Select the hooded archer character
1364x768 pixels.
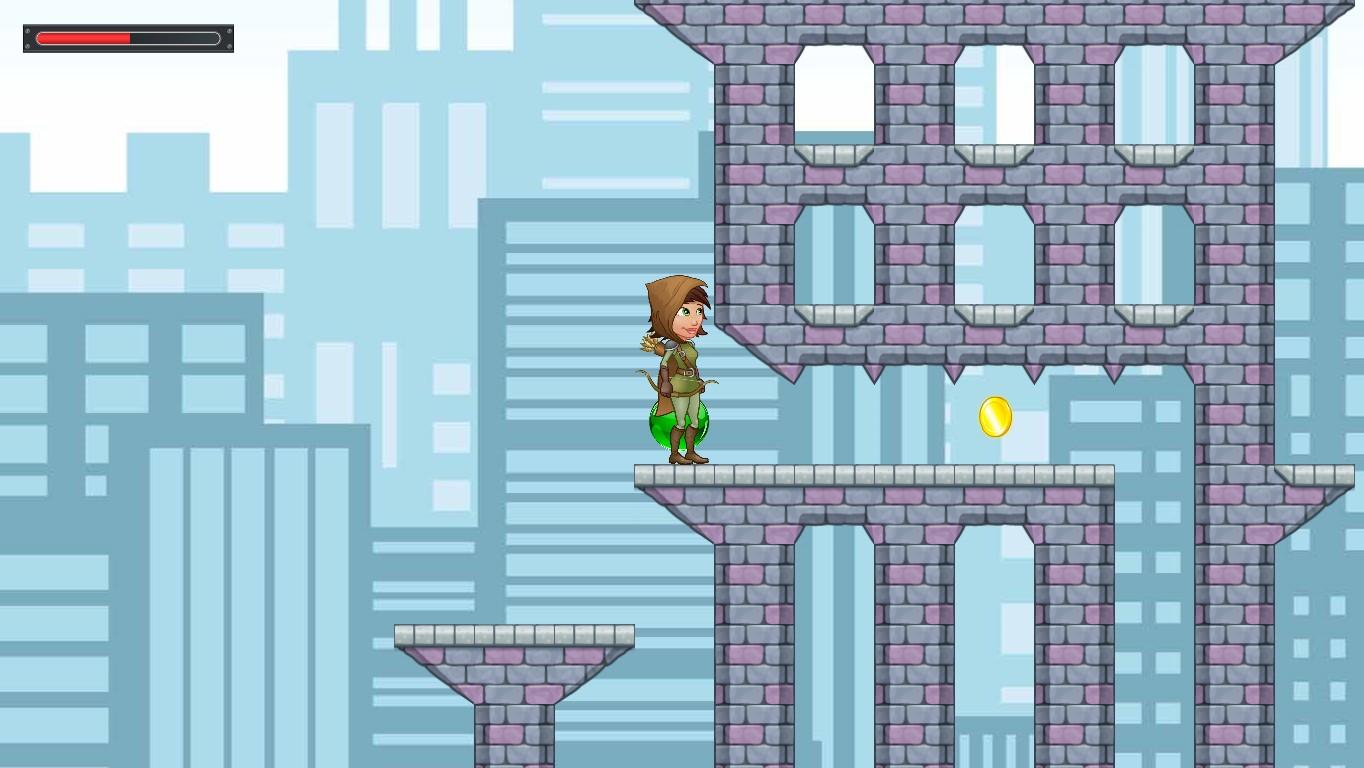(675, 360)
